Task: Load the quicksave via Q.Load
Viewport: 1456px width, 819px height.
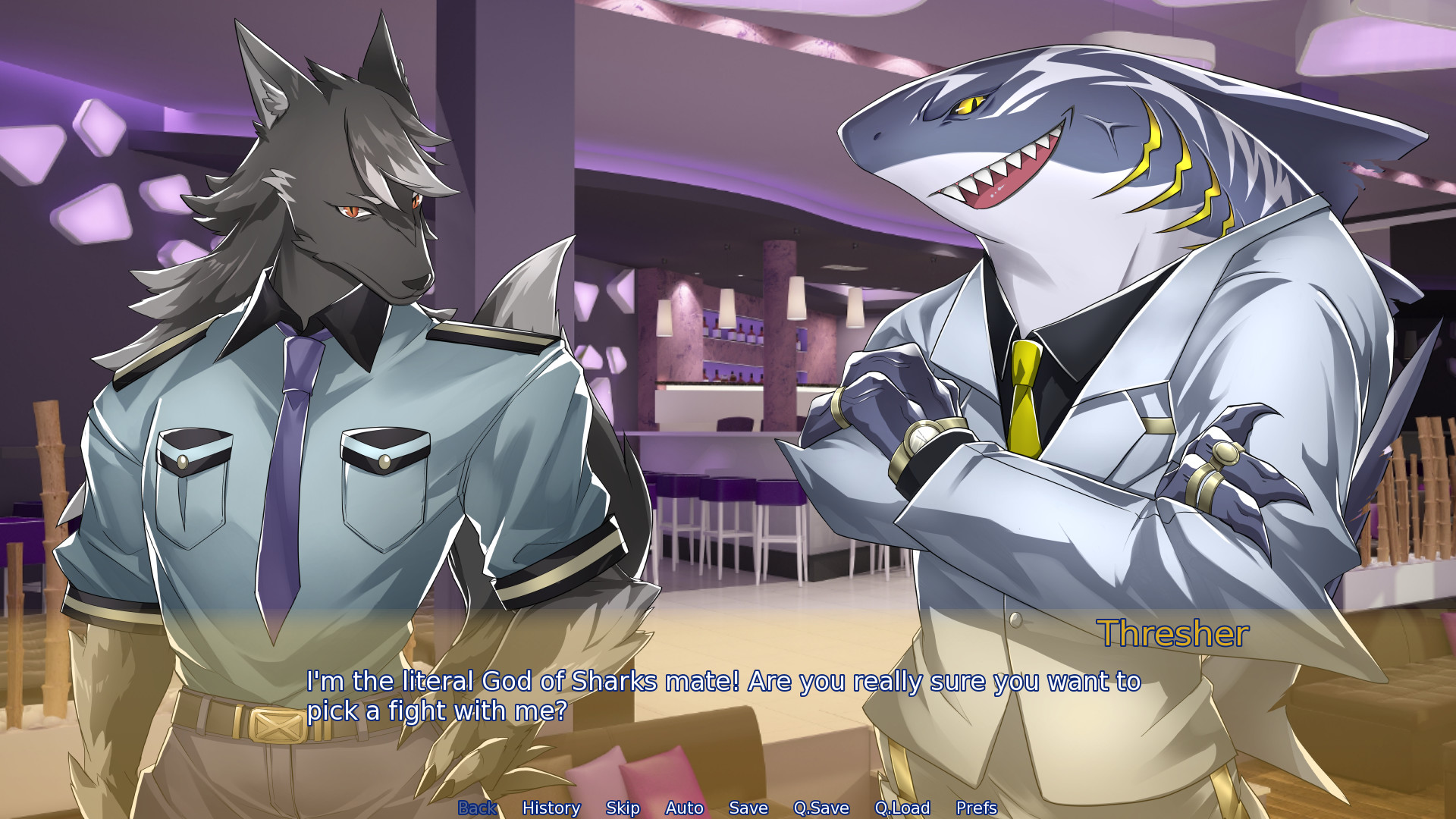Action: coord(902,808)
